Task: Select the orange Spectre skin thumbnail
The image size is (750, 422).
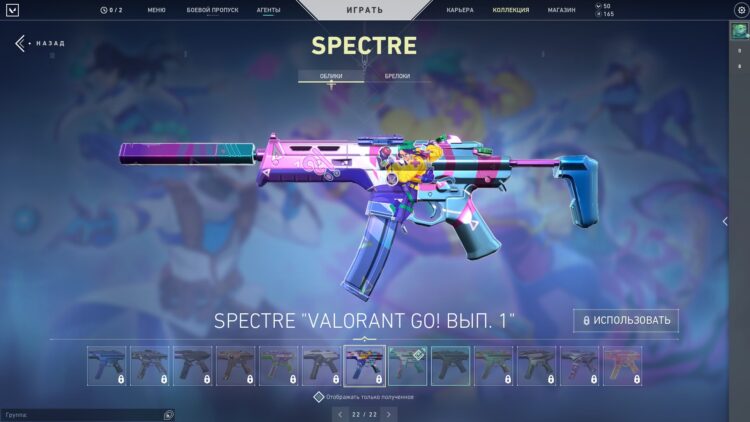Action: (622, 366)
